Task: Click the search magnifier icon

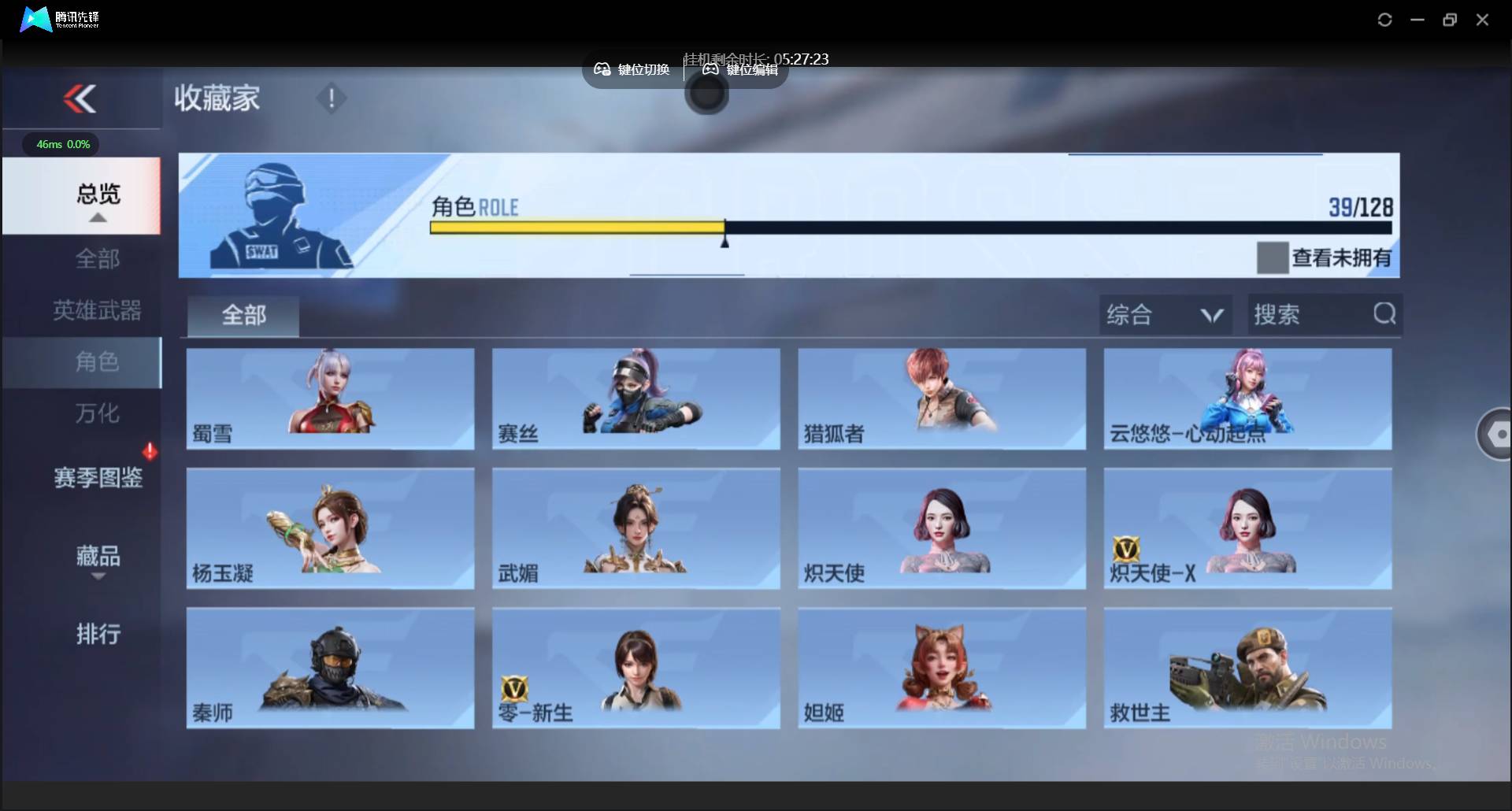Action: (1384, 313)
